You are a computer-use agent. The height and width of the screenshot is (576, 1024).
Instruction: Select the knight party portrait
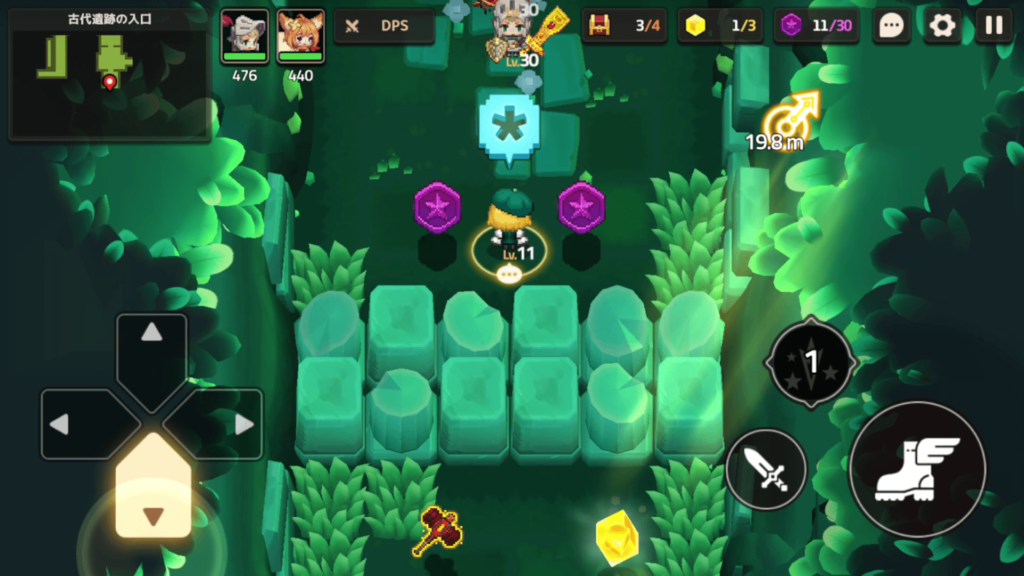[244, 37]
